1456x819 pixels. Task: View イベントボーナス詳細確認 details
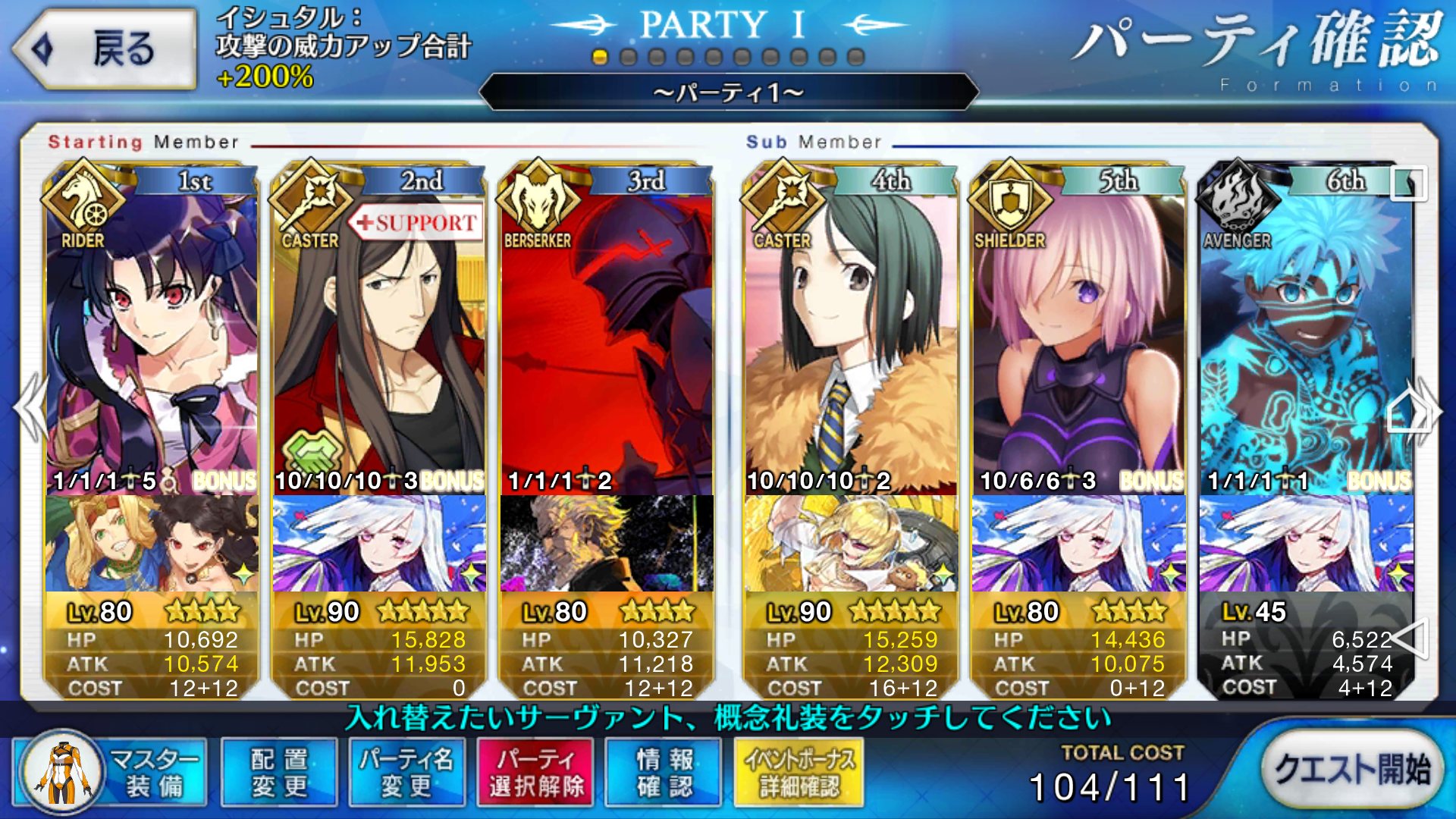[799, 772]
